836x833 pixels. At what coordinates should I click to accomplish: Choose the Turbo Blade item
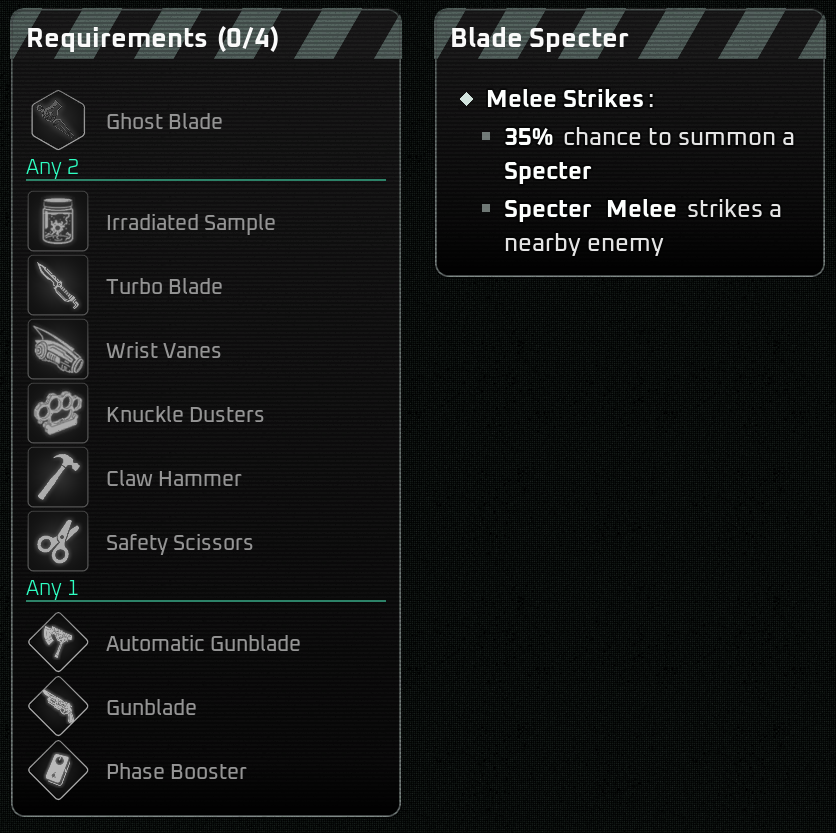coord(58,286)
